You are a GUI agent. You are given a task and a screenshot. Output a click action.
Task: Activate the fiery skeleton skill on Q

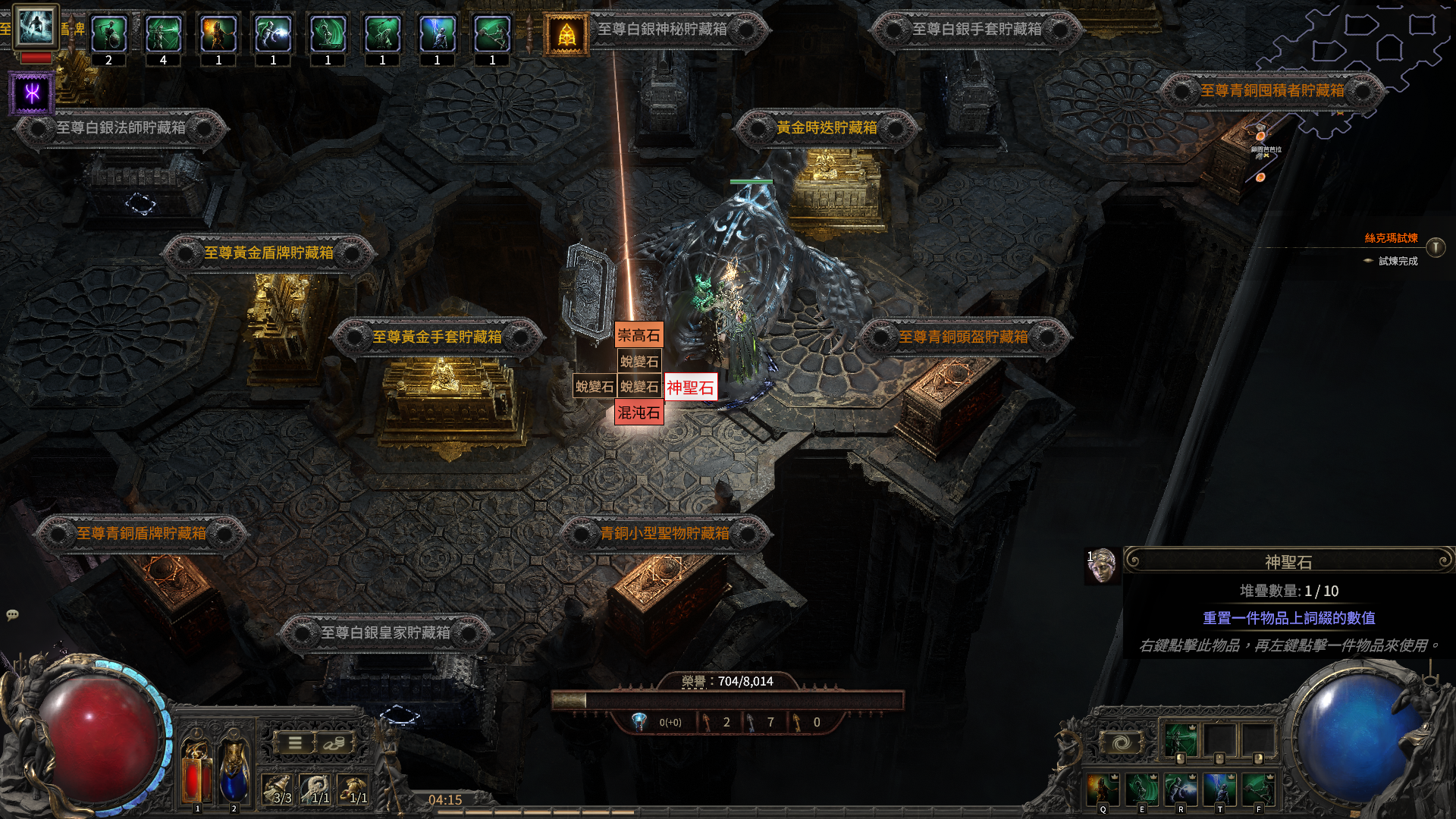(x=1102, y=789)
